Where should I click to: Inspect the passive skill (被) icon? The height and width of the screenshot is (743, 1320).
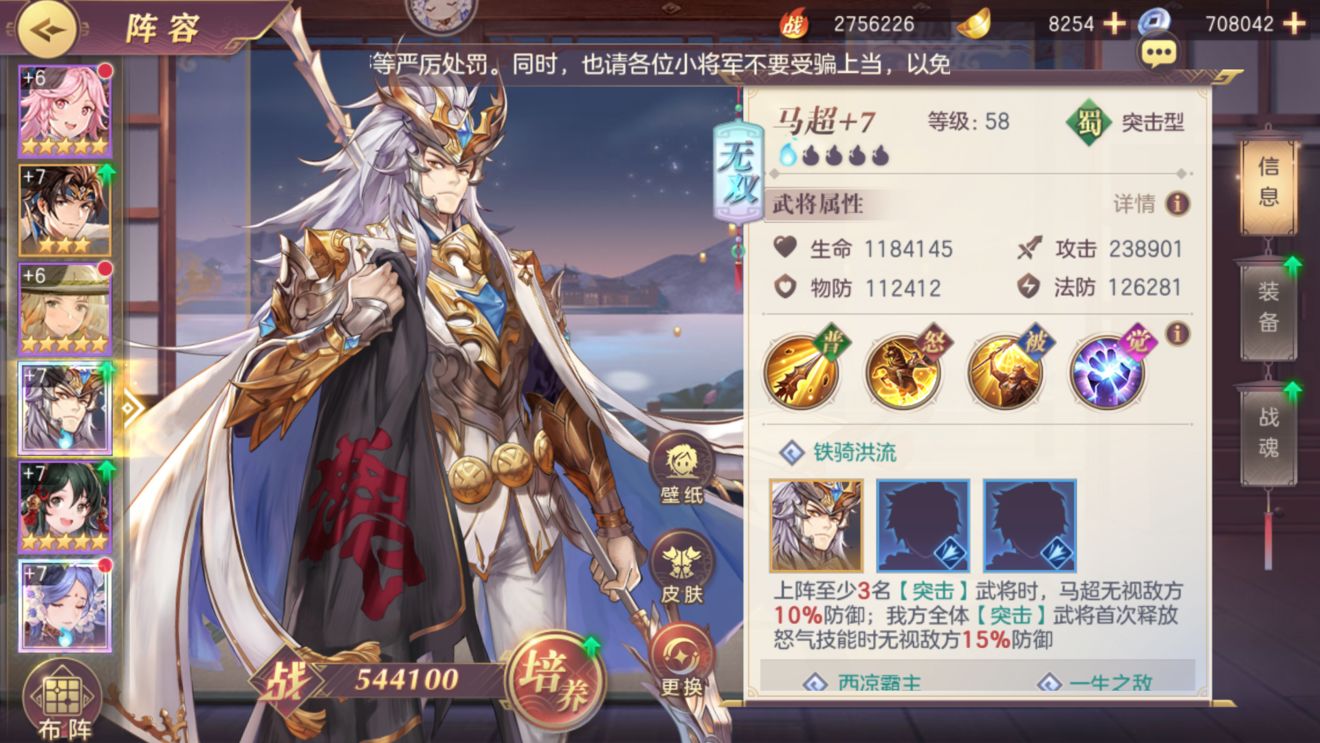[1005, 370]
